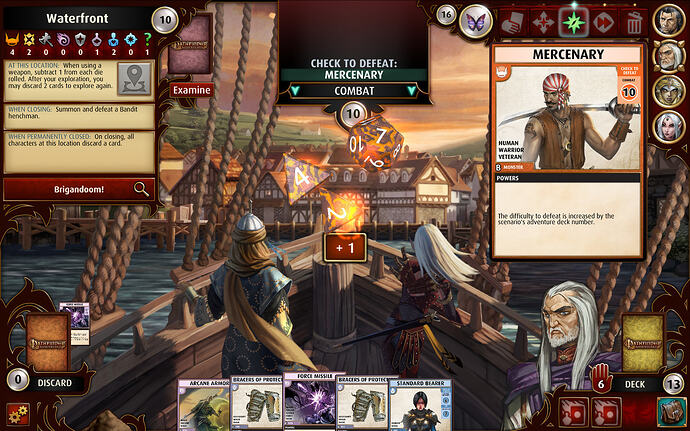Open the Waterfront location deck card
Screen dimensions: 690x431
click(x=190, y=45)
